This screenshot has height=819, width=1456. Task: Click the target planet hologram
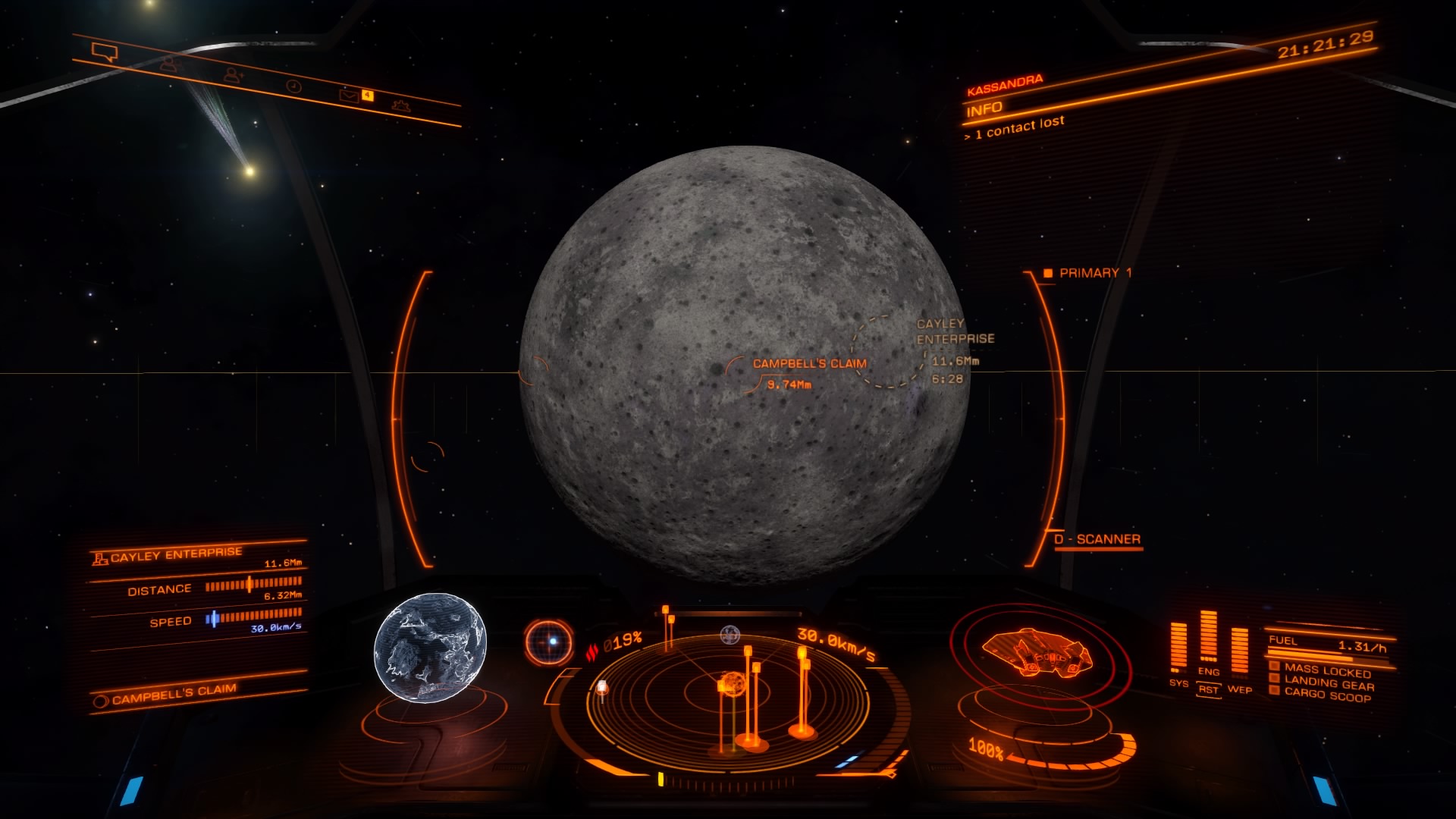[430, 648]
